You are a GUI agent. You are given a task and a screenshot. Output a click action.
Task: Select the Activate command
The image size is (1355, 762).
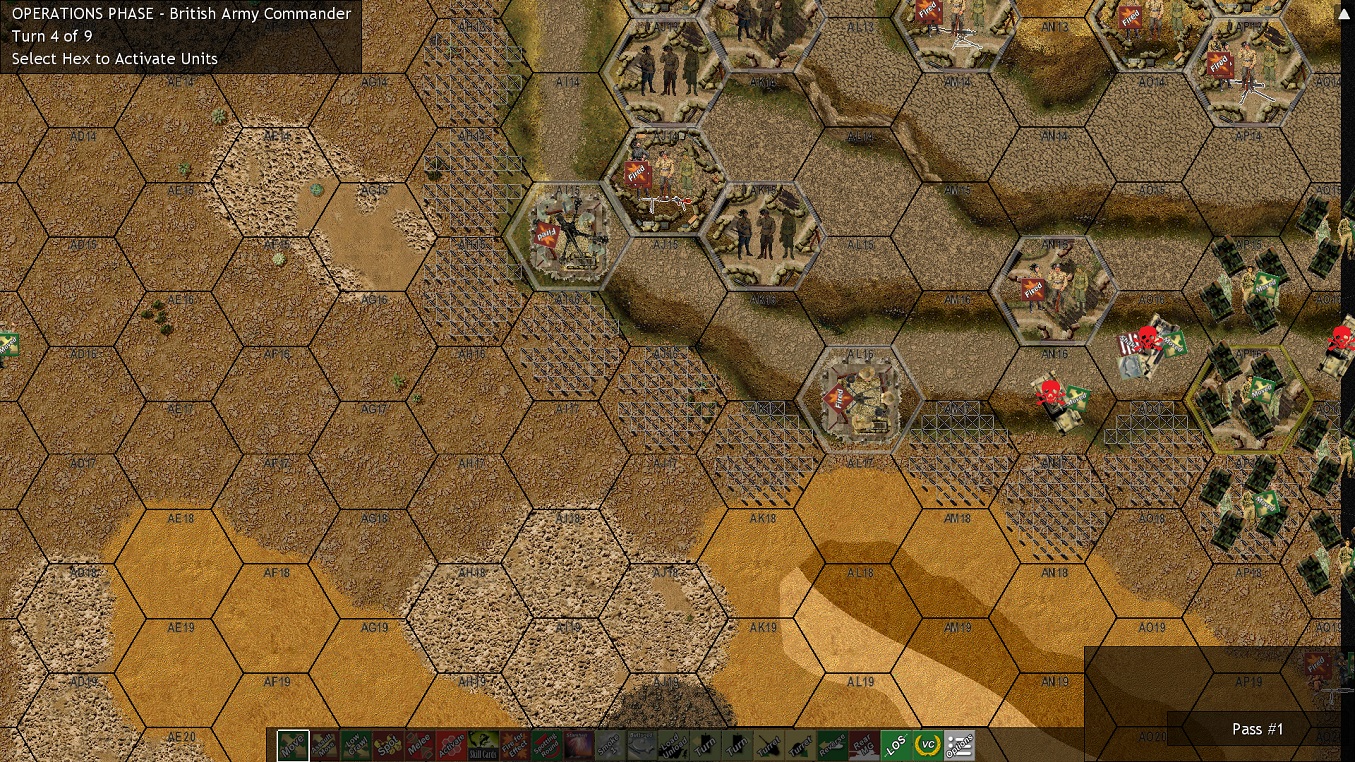[452, 745]
